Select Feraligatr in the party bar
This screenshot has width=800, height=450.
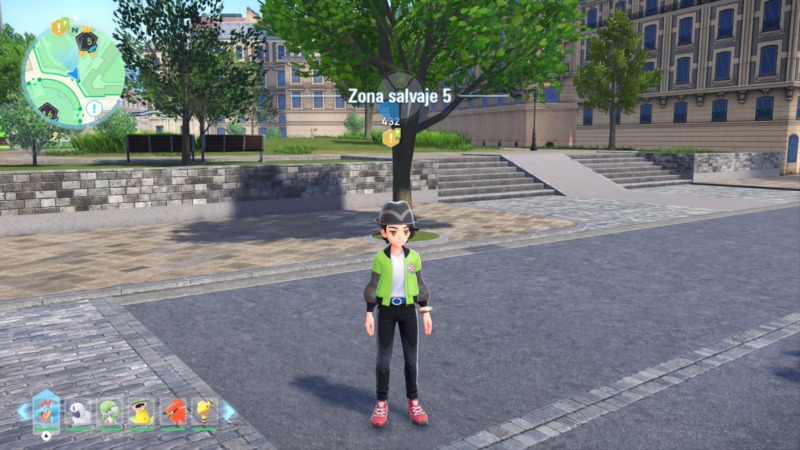pos(46,410)
